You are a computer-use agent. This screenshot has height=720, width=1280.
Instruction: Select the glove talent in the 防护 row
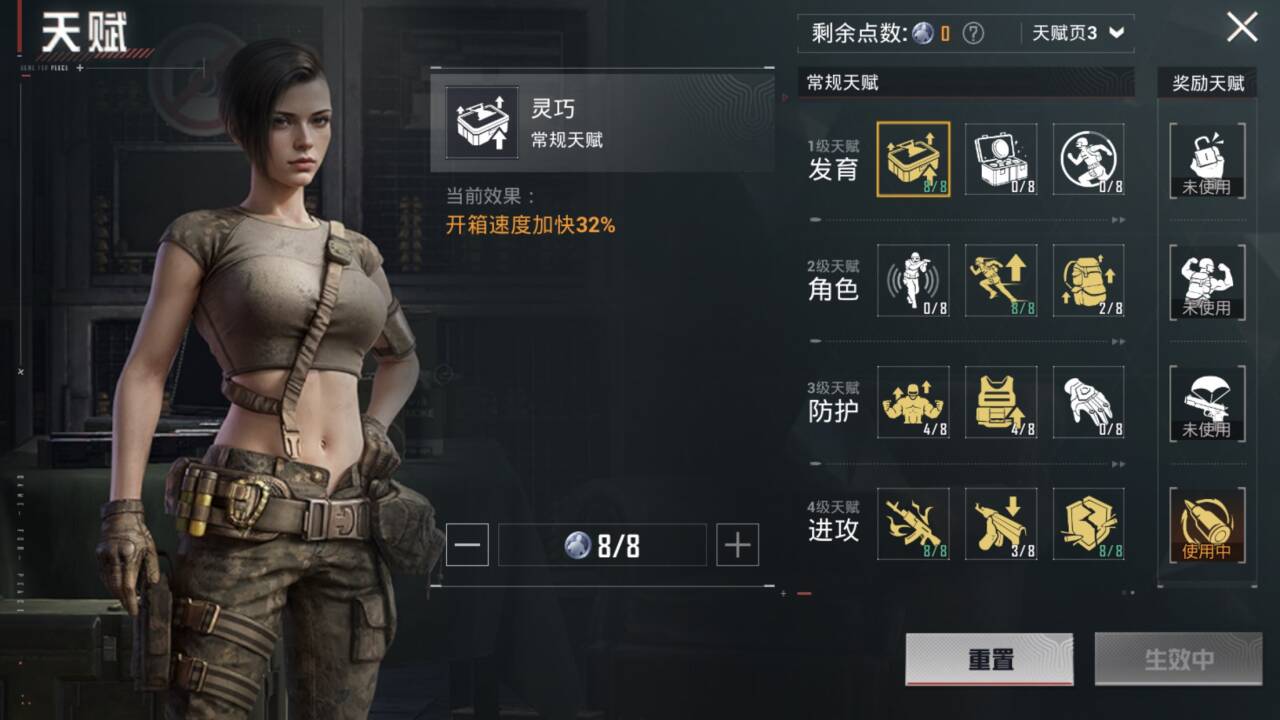[1089, 404]
